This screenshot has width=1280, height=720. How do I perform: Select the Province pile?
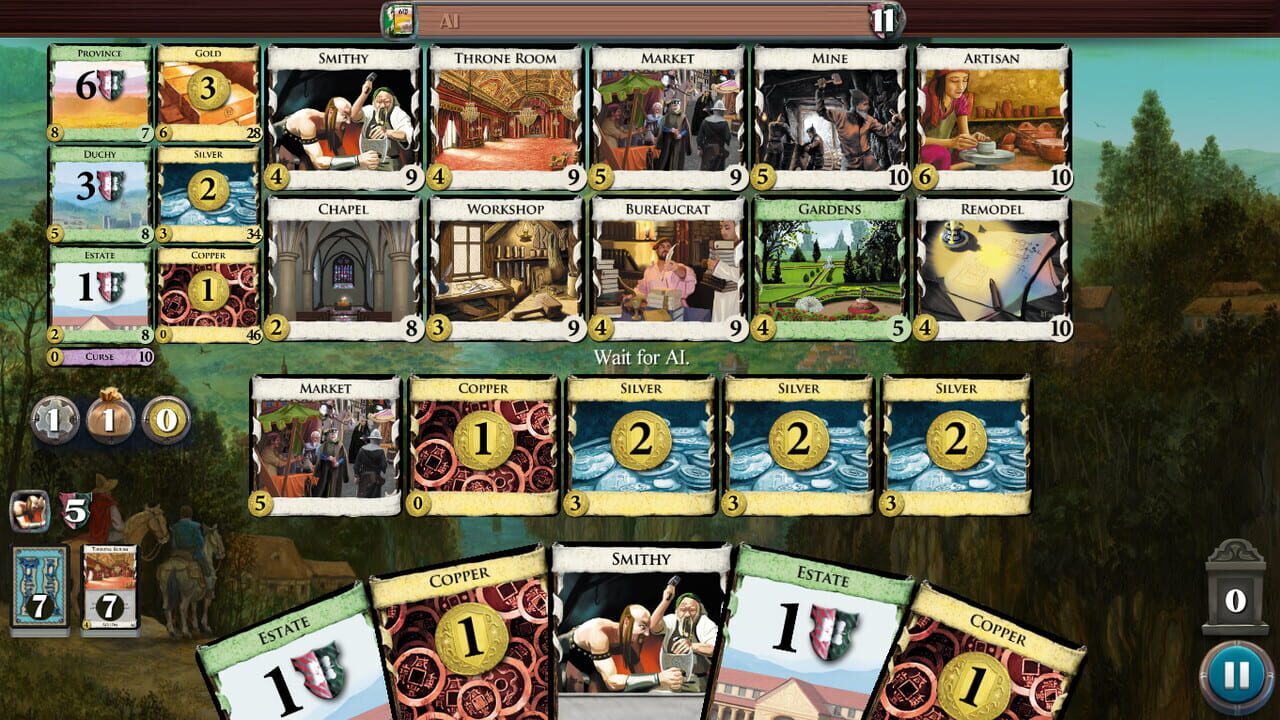coord(100,90)
